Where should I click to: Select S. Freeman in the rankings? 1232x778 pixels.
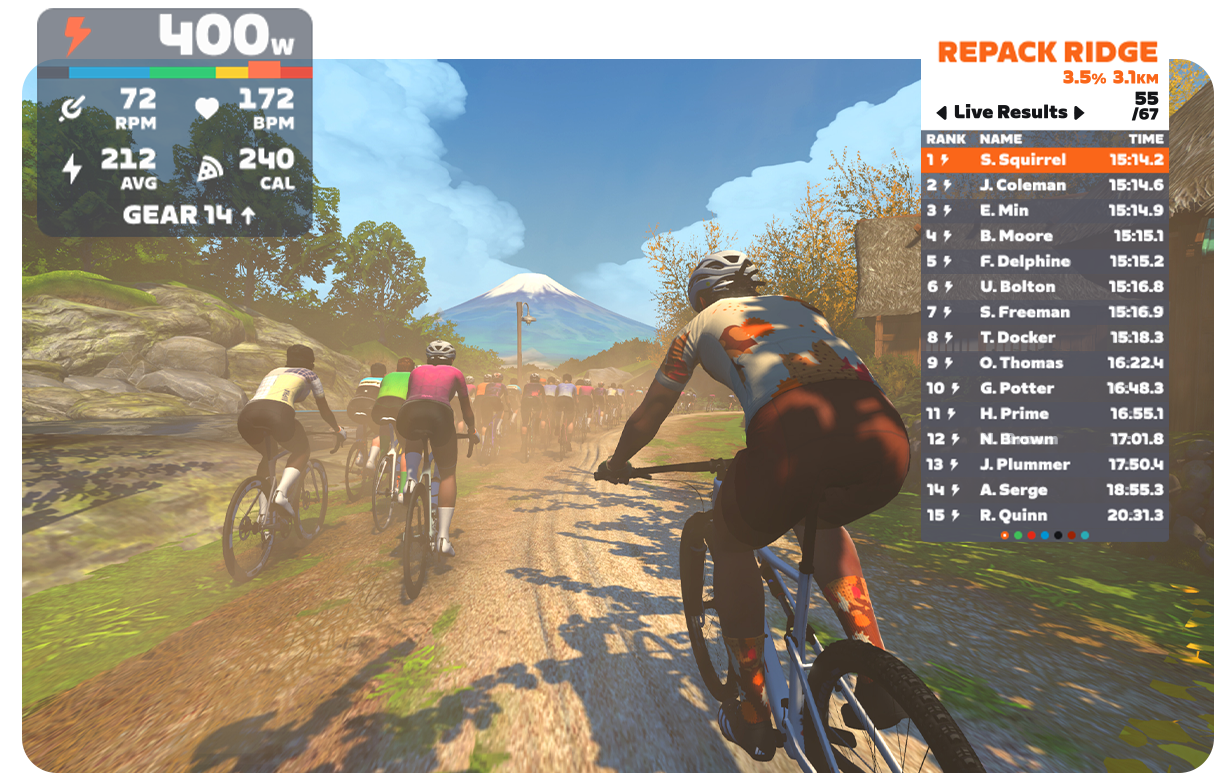(1044, 312)
